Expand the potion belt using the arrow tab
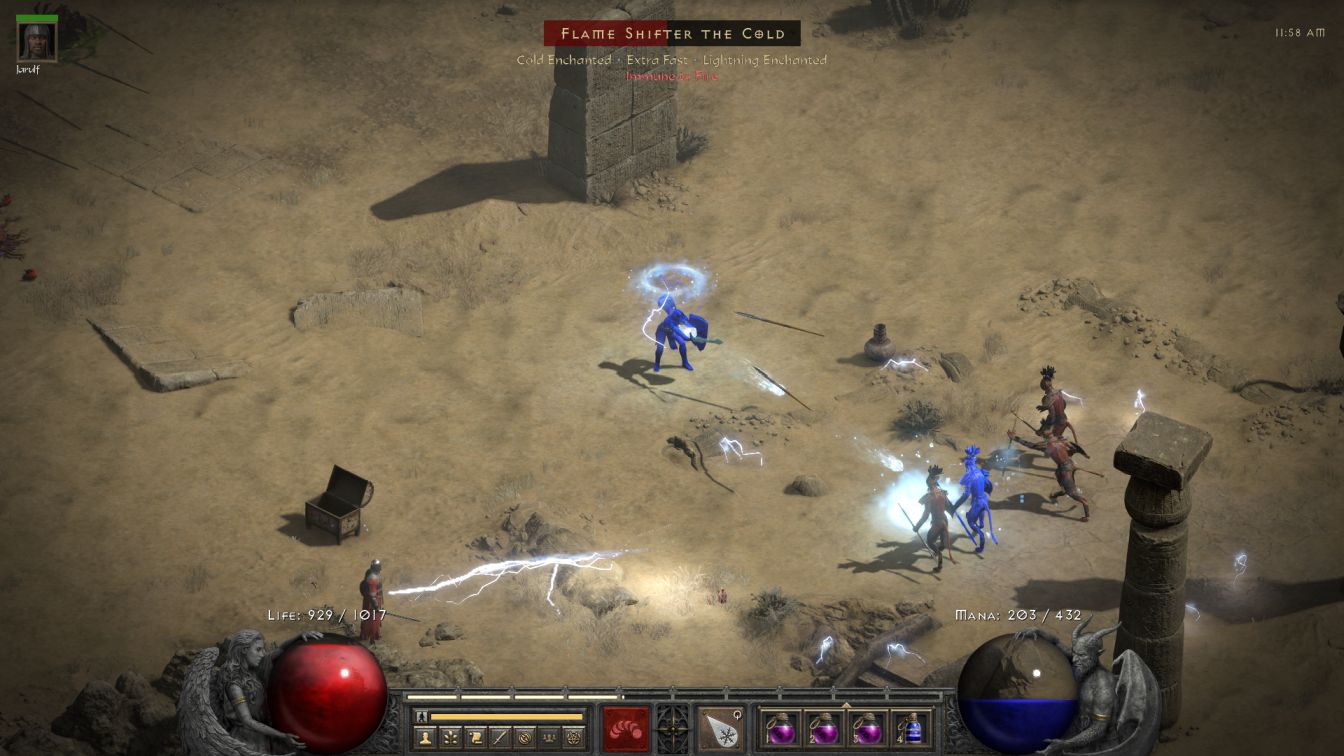1344x756 pixels. click(847, 705)
